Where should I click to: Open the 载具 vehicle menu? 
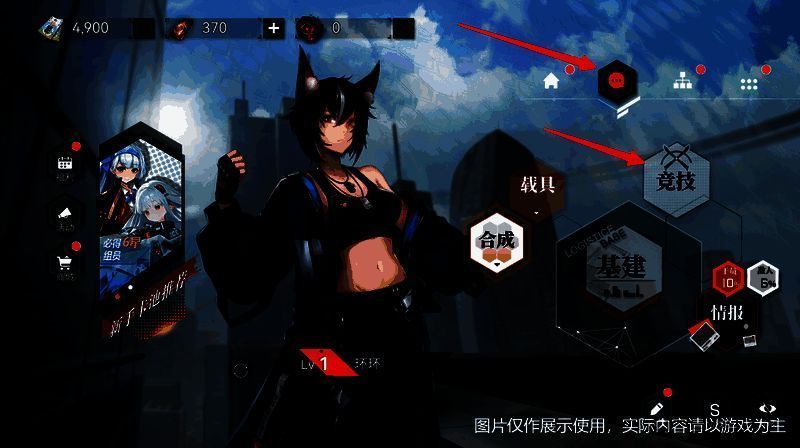tap(538, 186)
